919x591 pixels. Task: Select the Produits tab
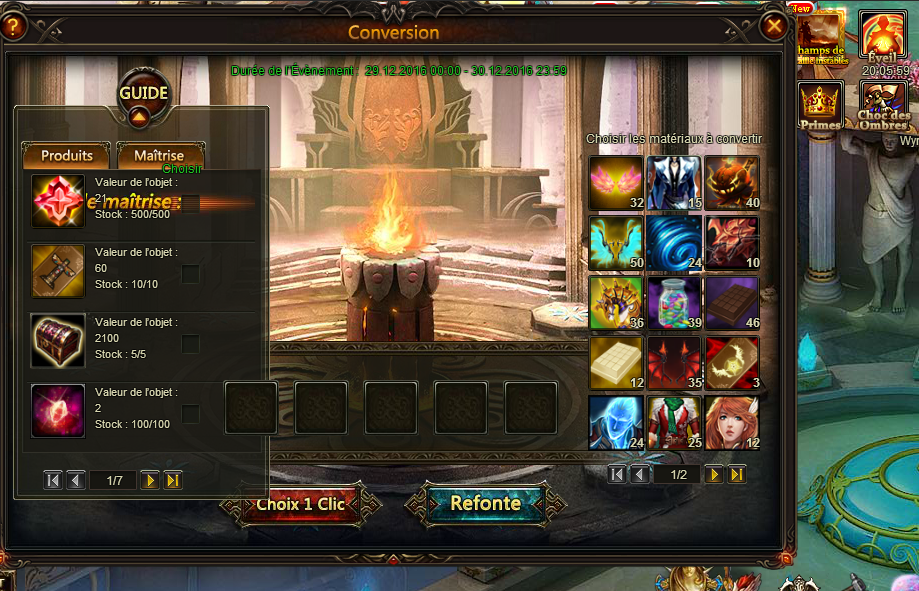tap(67, 156)
